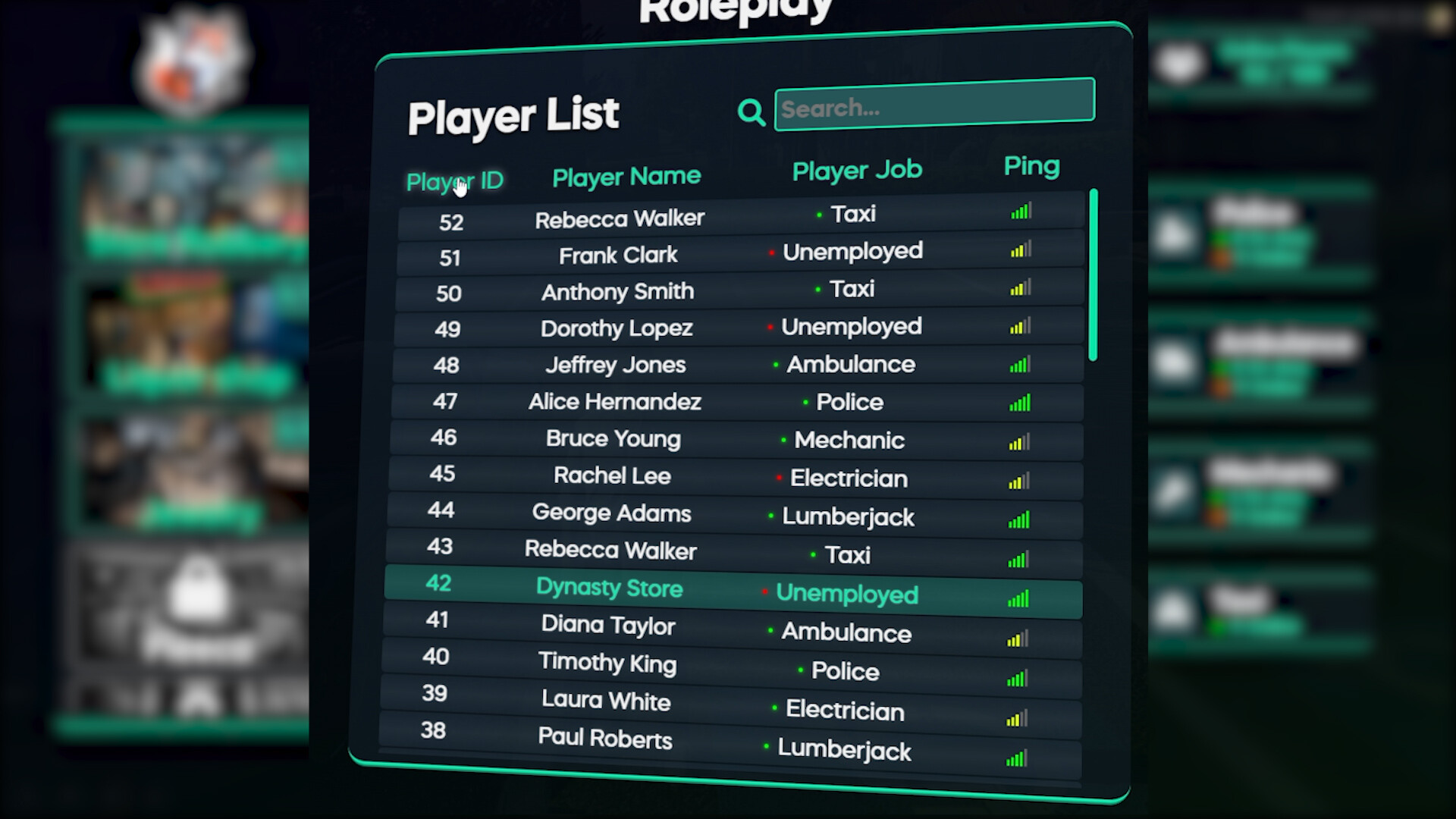The height and width of the screenshot is (819, 1456).
Task: Click the search magnifier icon
Action: [751, 111]
